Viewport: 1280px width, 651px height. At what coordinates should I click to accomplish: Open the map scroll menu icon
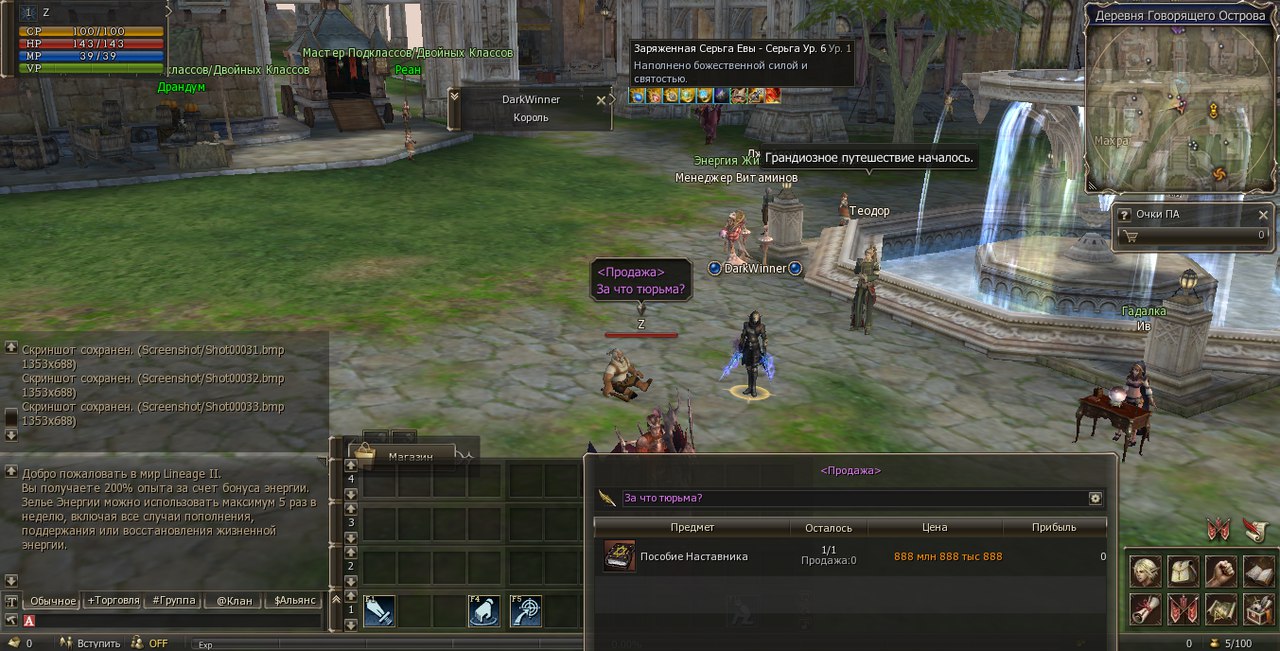click(x=1220, y=608)
